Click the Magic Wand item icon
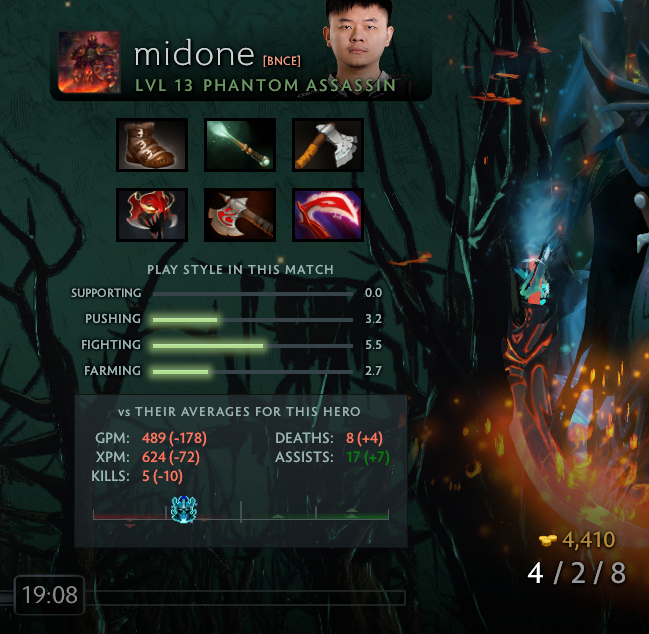This screenshot has width=649, height=634. pyautogui.click(x=240, y=145)
